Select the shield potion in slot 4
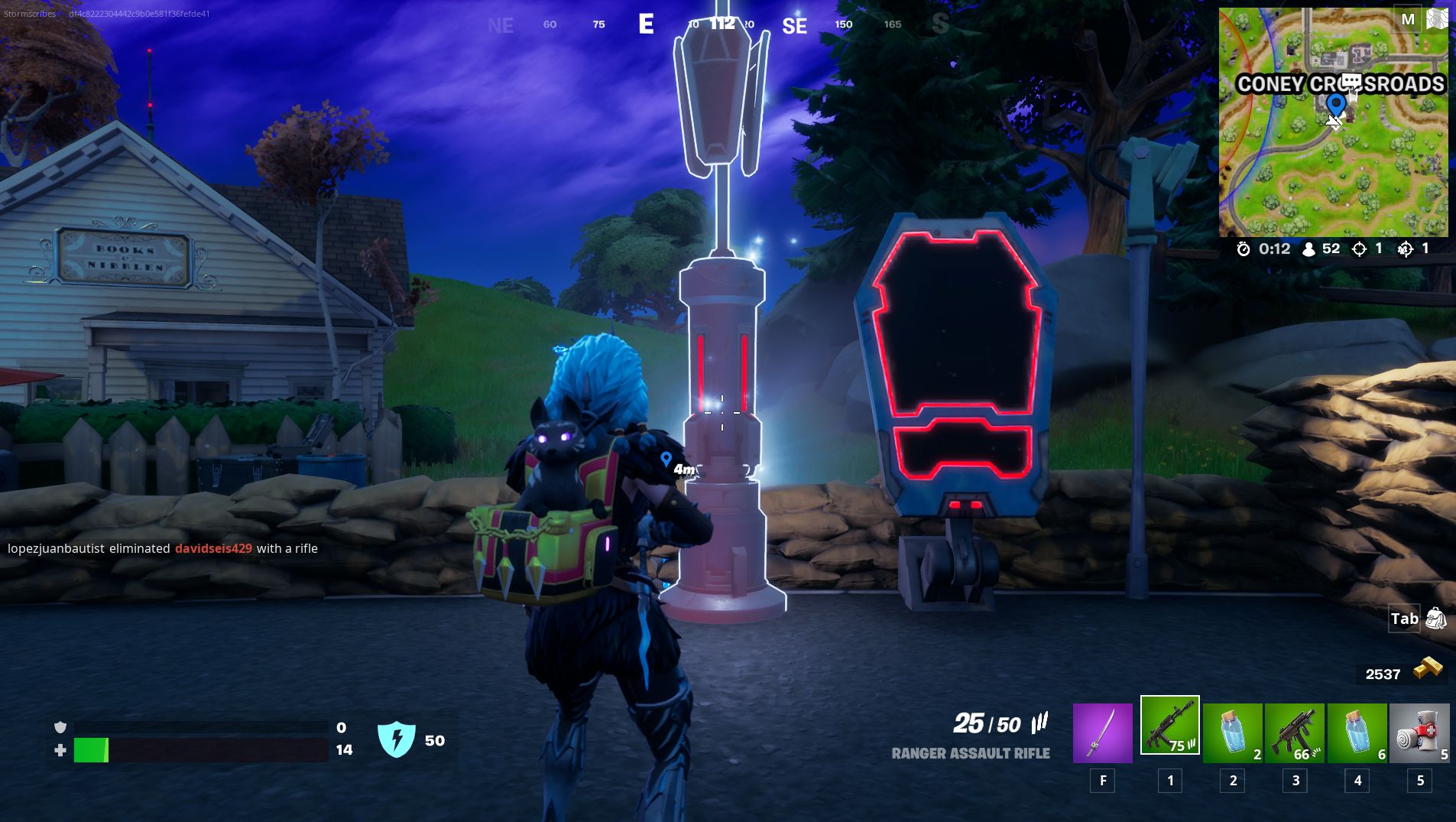Screen dimensions: 1456x822 [1357, 732]
